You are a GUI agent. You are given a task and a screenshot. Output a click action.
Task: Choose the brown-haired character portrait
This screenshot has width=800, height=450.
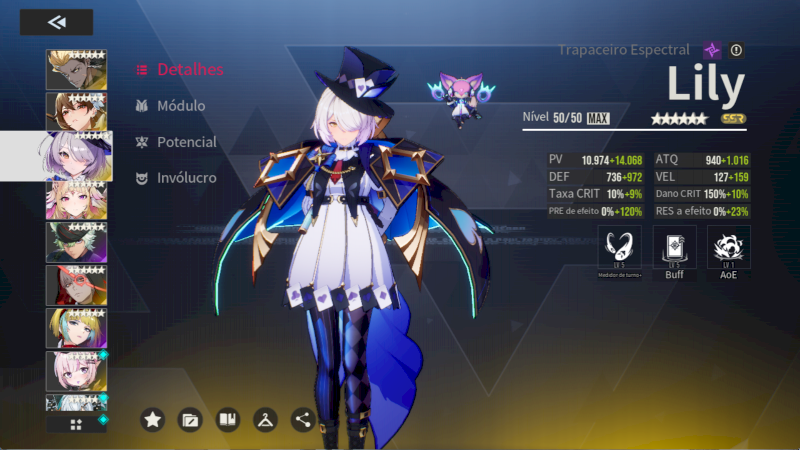coord(77,111)
